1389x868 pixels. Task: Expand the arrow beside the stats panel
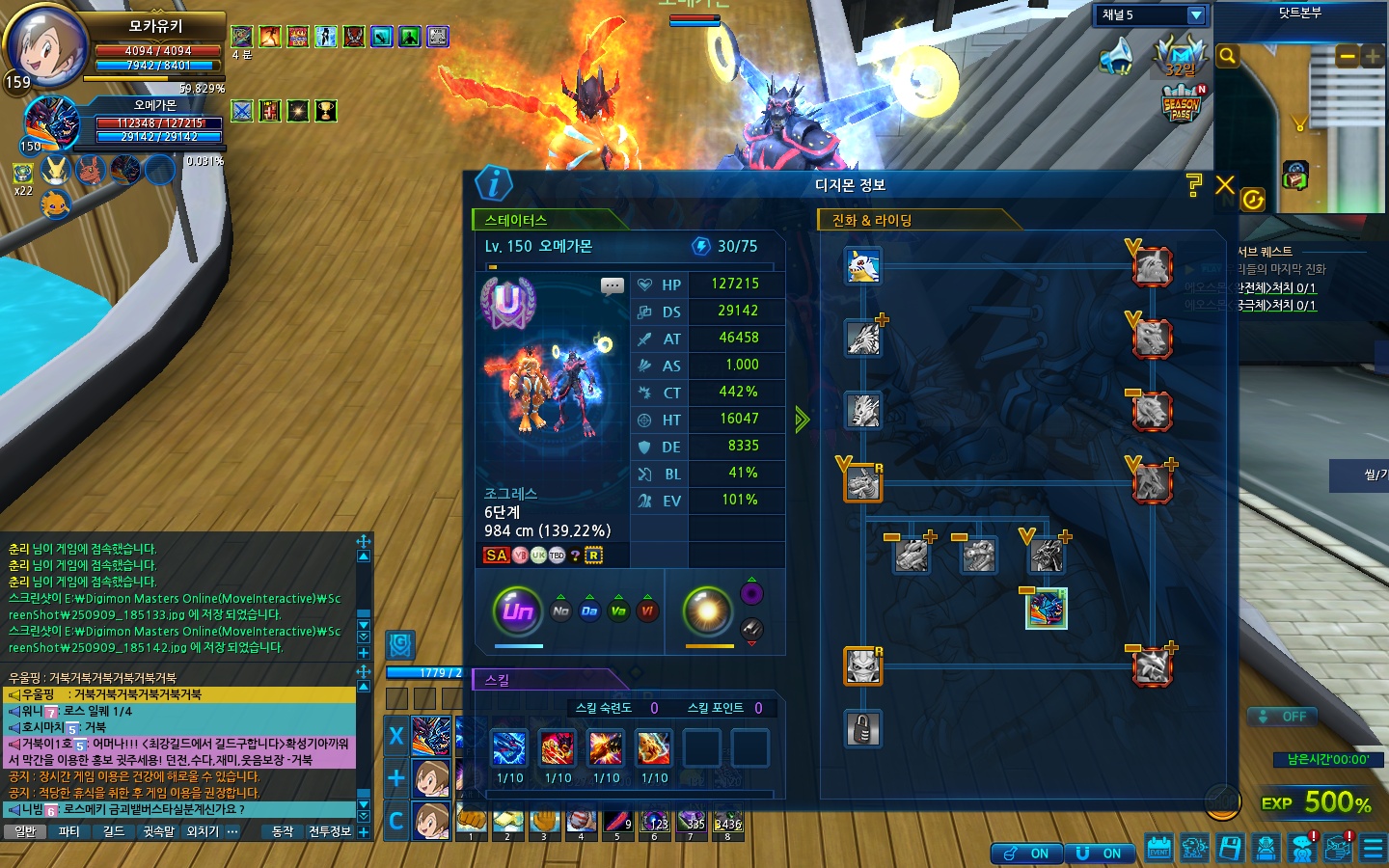coord(802,420)
